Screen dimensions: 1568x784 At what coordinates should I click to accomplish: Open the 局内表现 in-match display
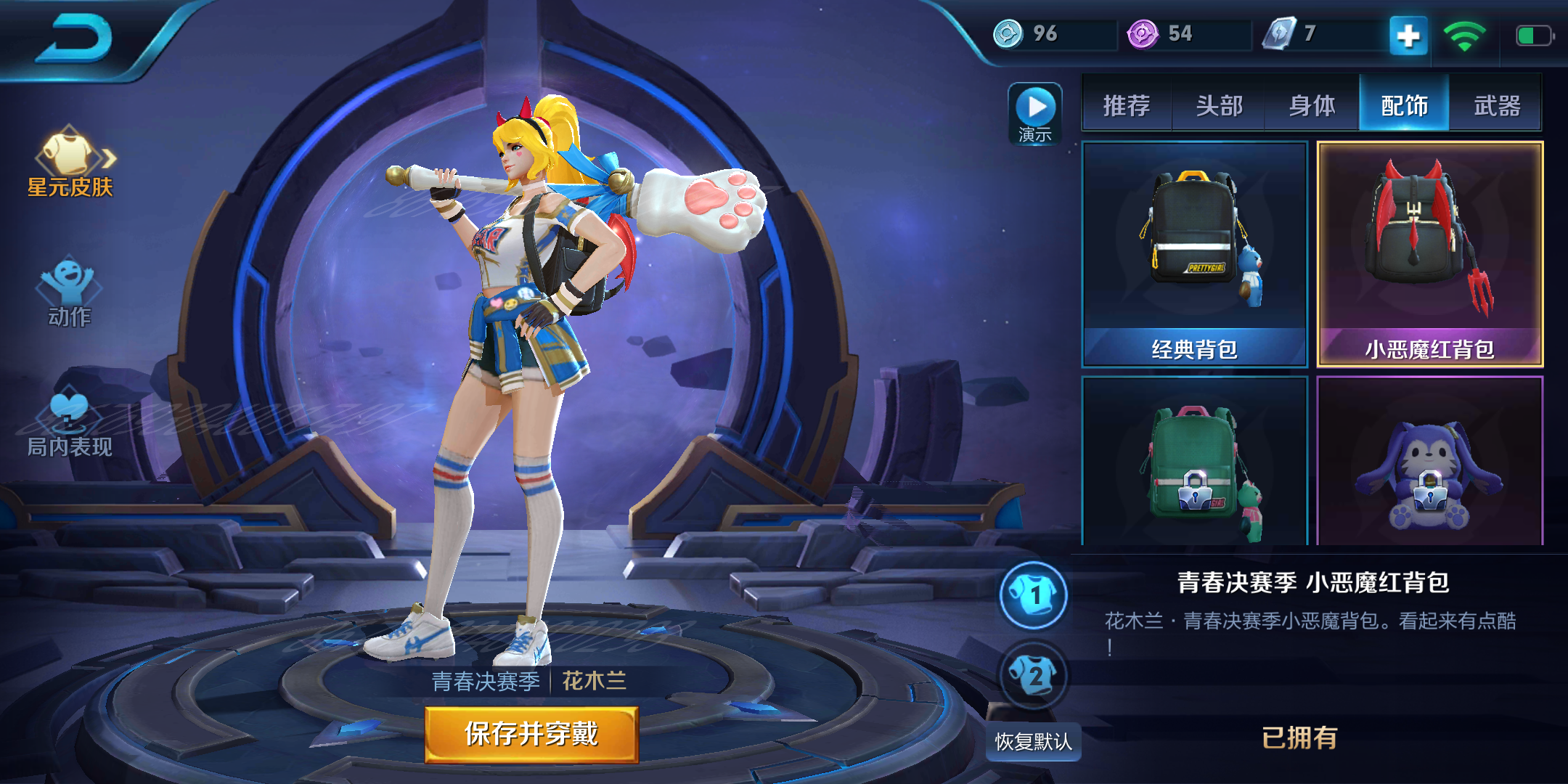pos(70,425)
